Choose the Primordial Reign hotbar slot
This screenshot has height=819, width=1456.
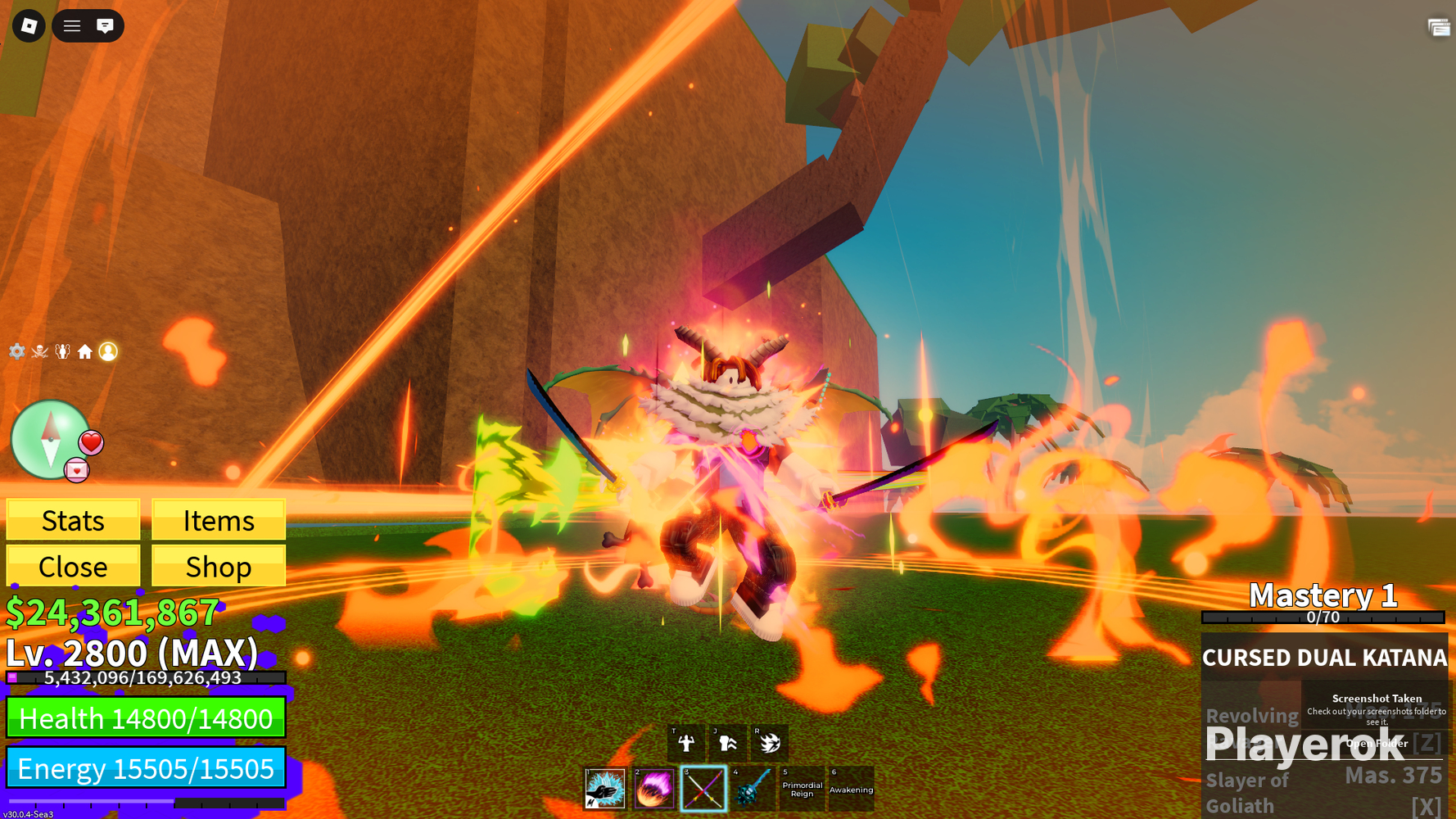pyautogui.click(x=802, y=789)
